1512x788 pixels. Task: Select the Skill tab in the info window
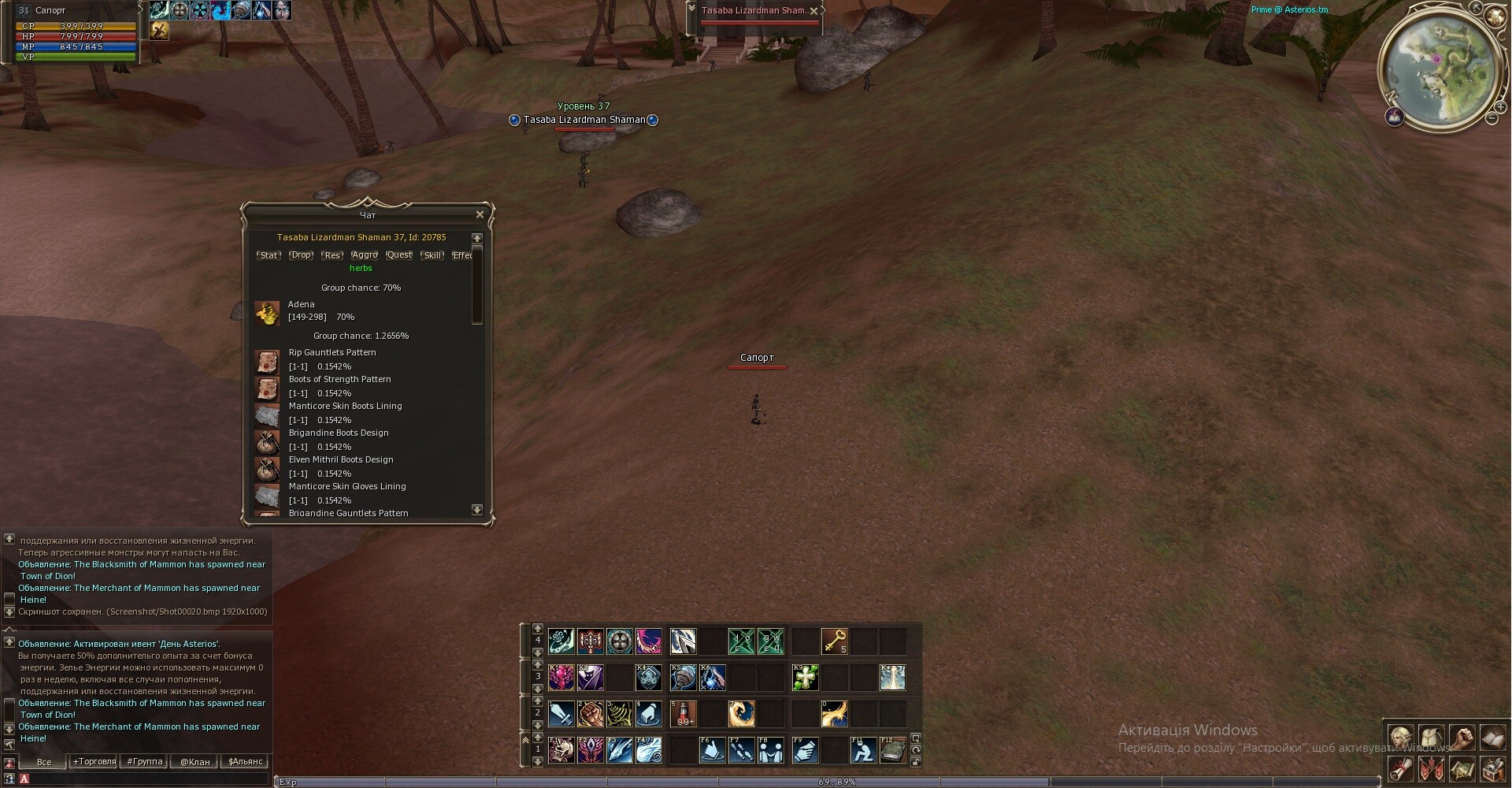pos(432,255)
